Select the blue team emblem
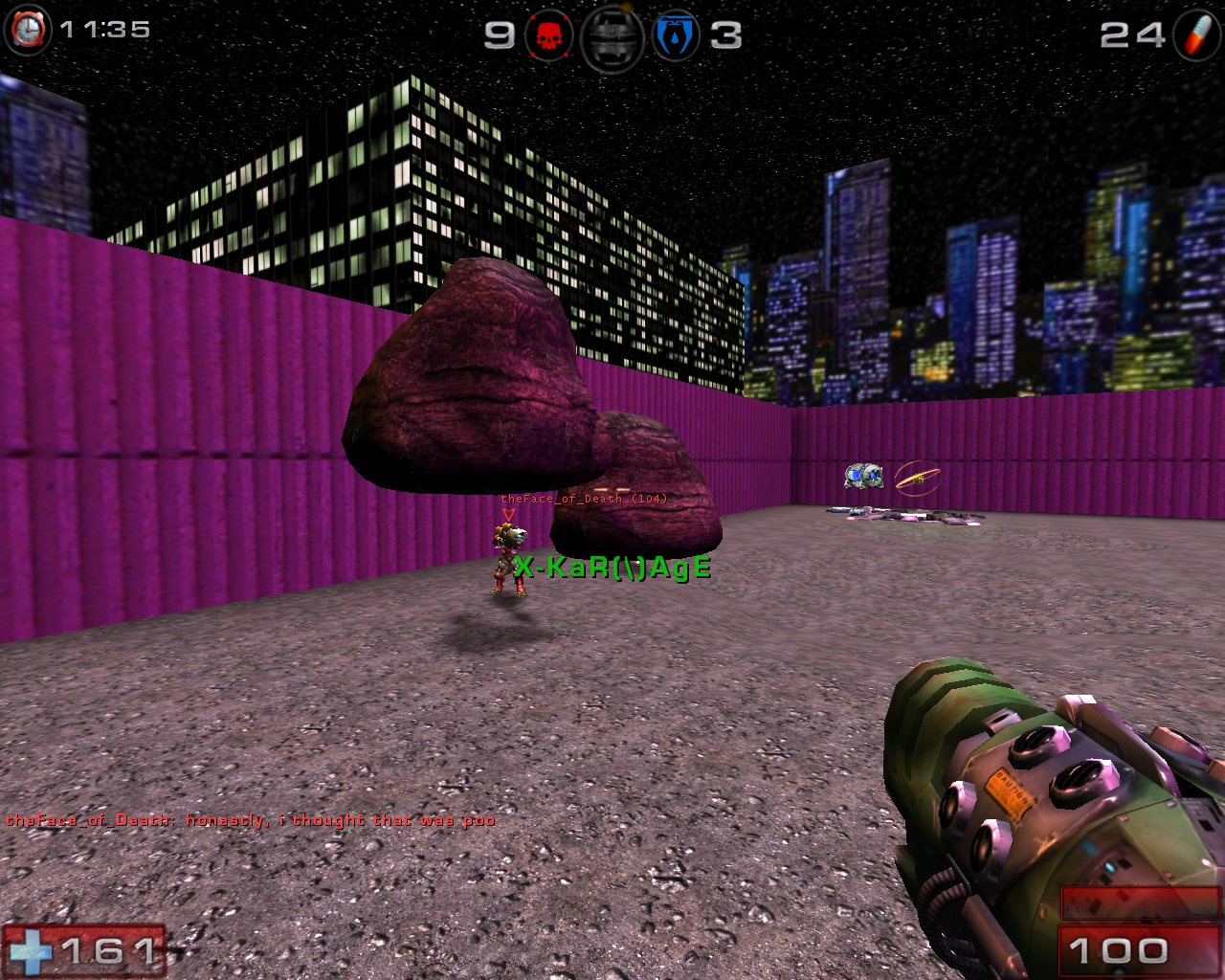The width and height of the screenshot is (1225, 980). 676,37
